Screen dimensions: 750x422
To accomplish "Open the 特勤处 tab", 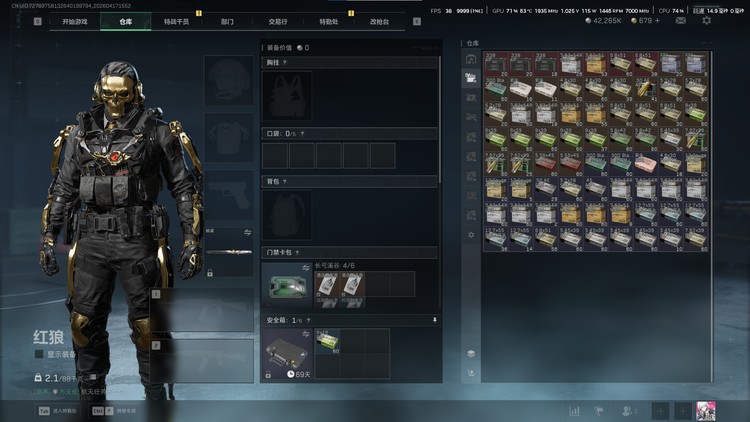I will click(x=329, y=21).
